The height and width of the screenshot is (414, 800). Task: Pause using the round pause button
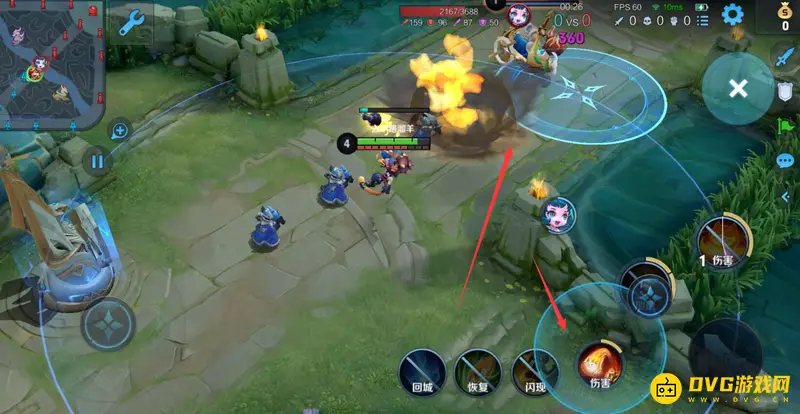point(97,160)
